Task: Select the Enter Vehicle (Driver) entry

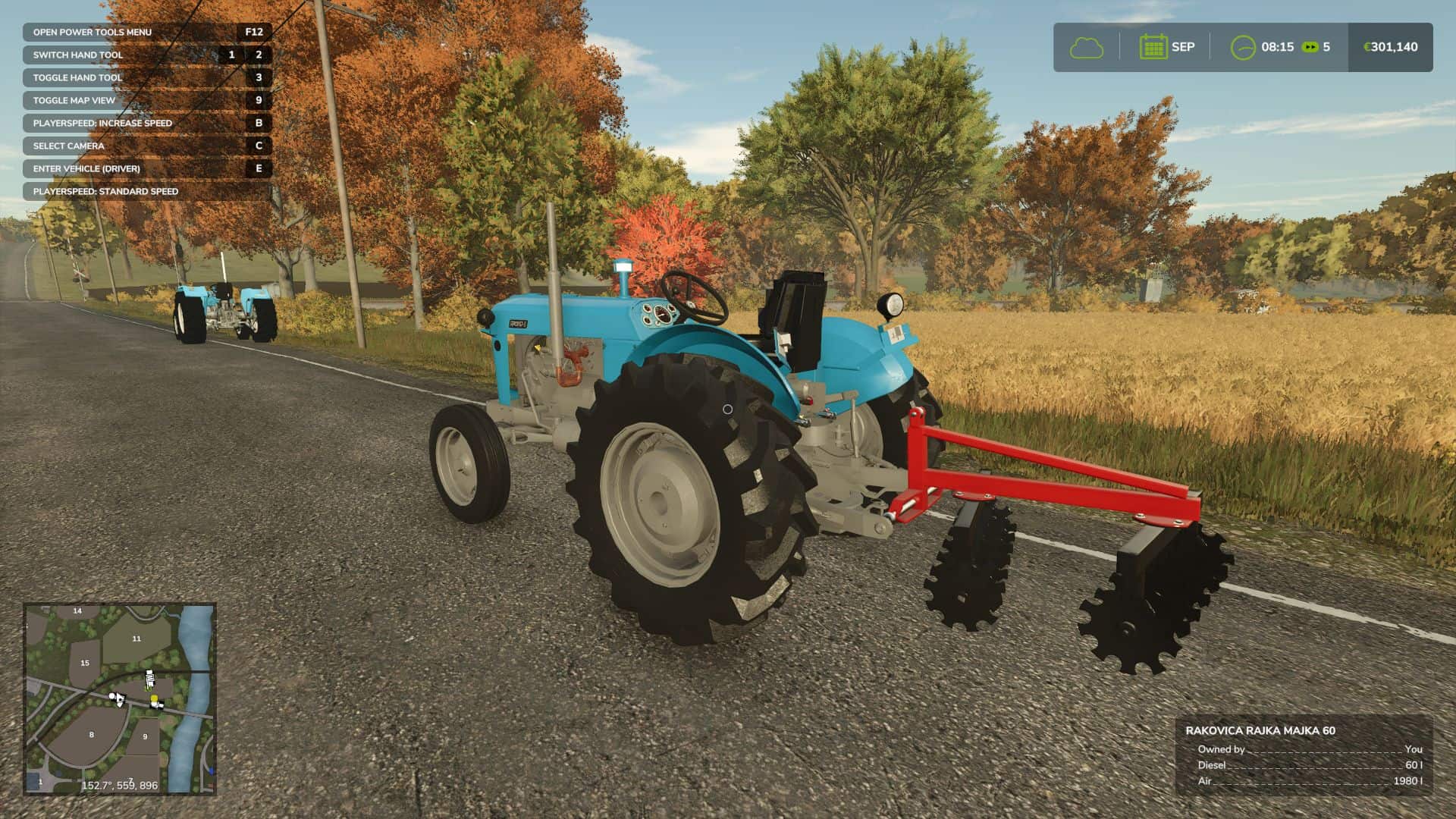Action: (86, 168)
